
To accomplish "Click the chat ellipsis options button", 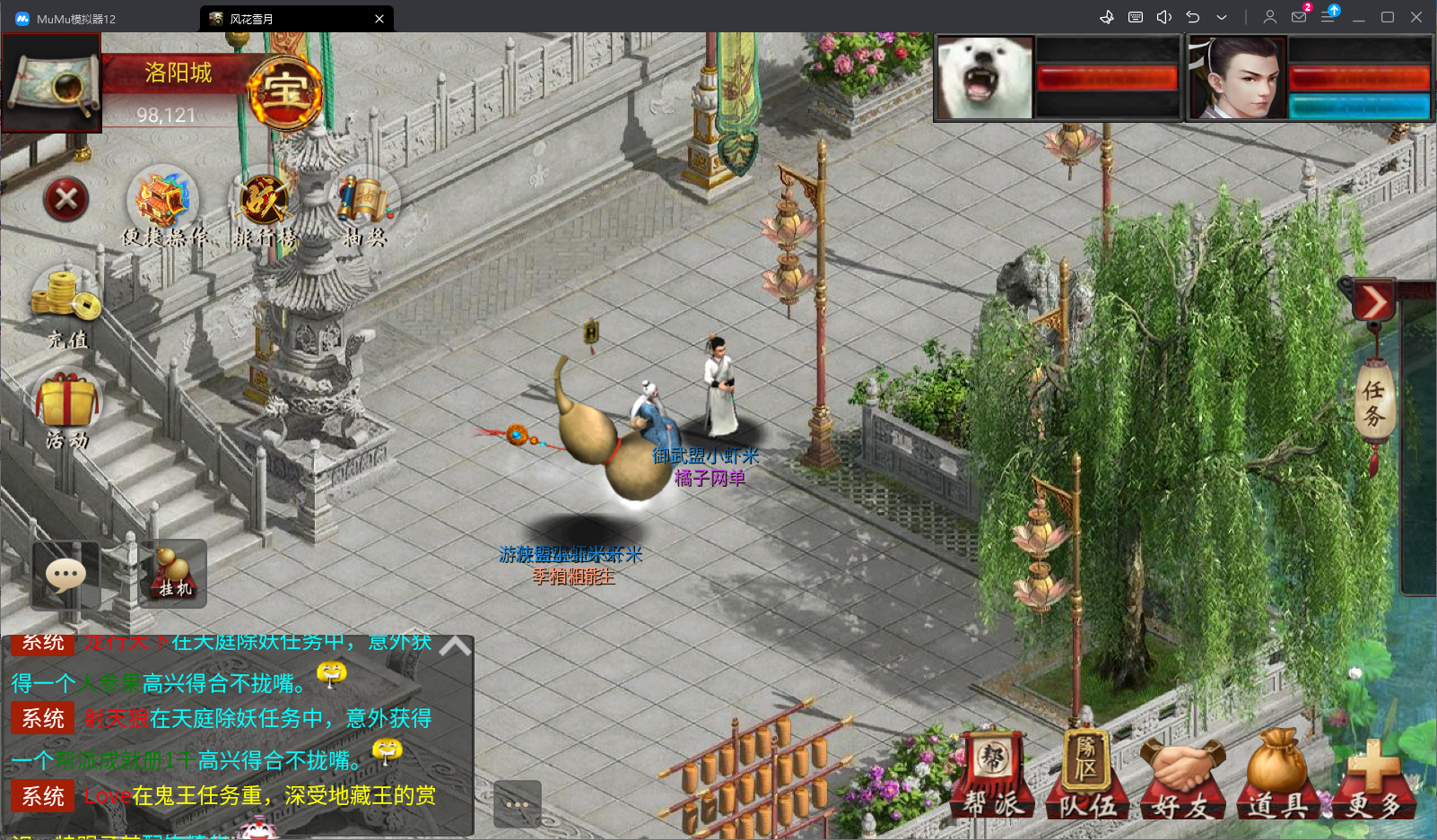I will (x=517, y=804).
